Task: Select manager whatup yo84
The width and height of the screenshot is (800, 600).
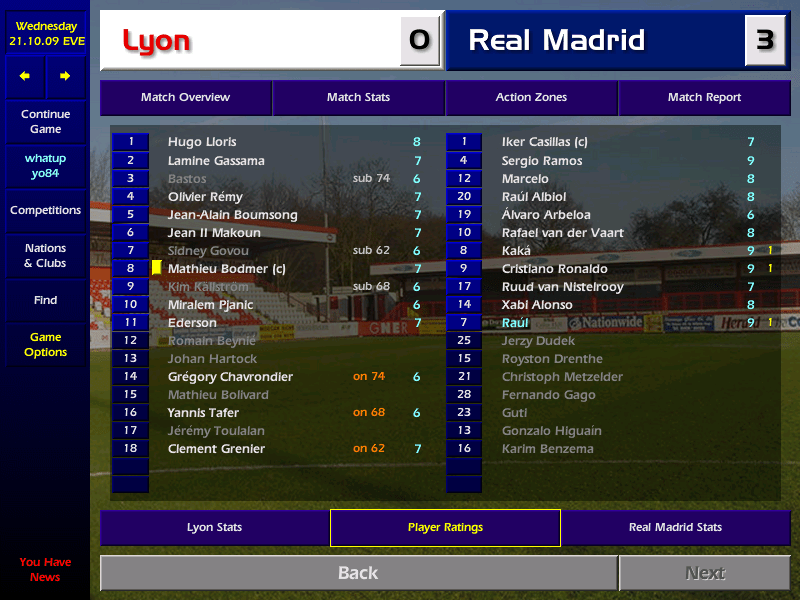Action: click(45, 166)
